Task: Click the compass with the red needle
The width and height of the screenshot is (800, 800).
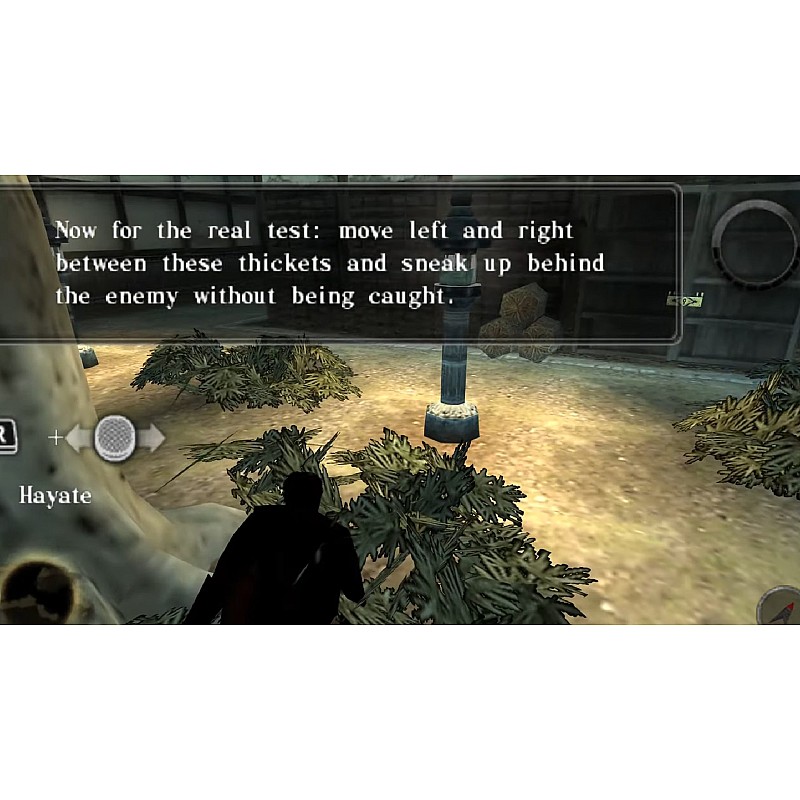Action: (782, 608)
